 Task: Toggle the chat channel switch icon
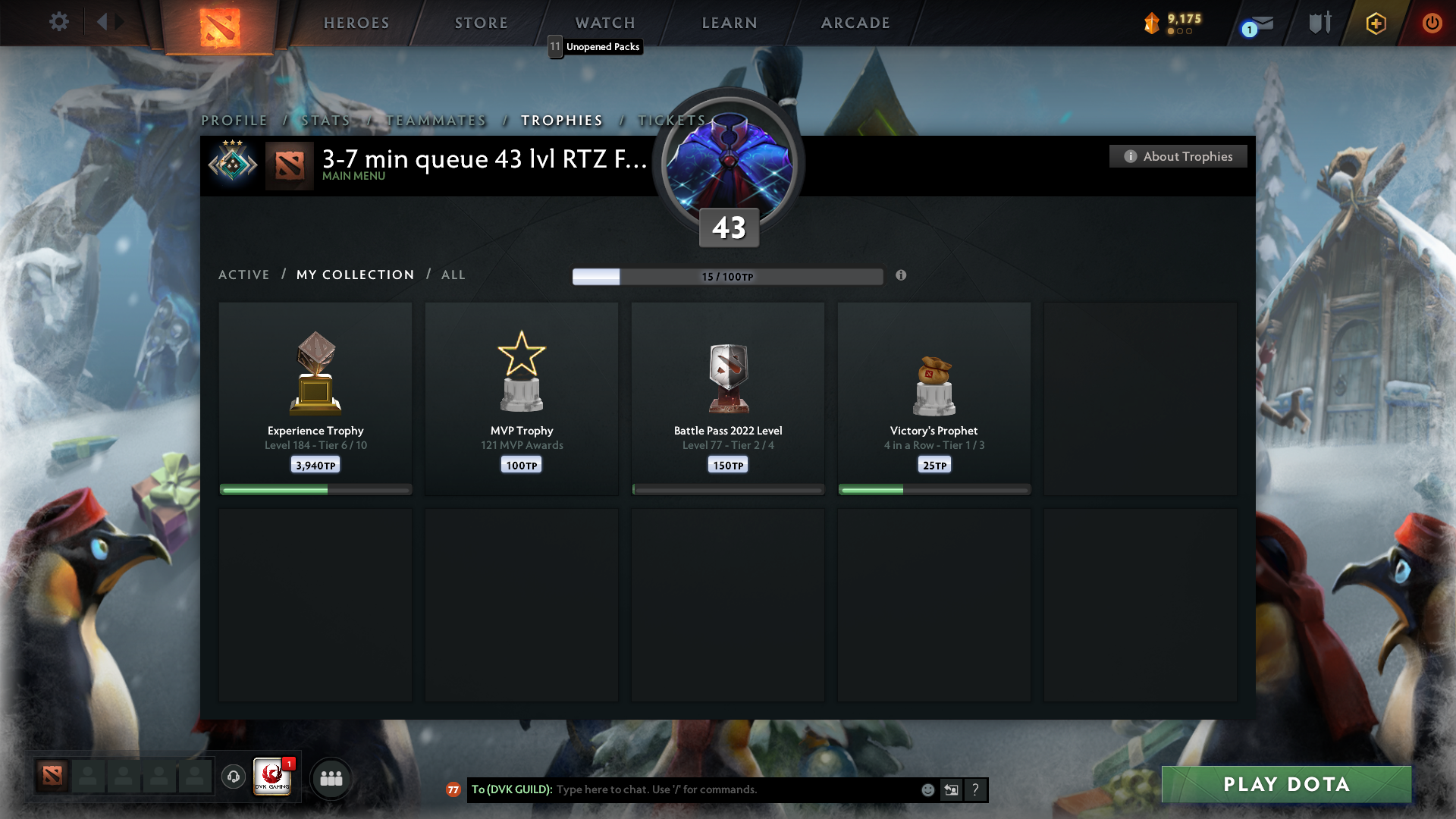tap(952, 789)
